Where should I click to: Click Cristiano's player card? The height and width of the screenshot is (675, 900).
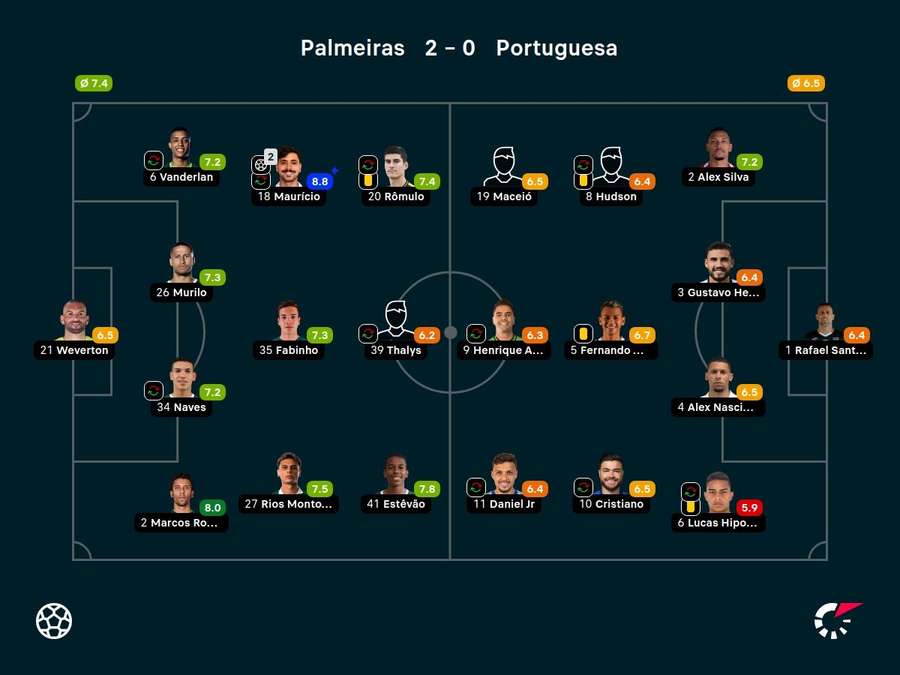pos(611,476)
